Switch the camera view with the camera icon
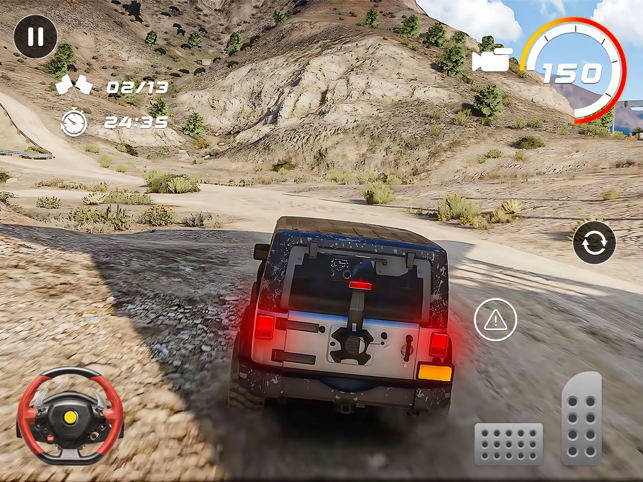Viewport: 643px width, 482px height. click(x=490, y=58)
